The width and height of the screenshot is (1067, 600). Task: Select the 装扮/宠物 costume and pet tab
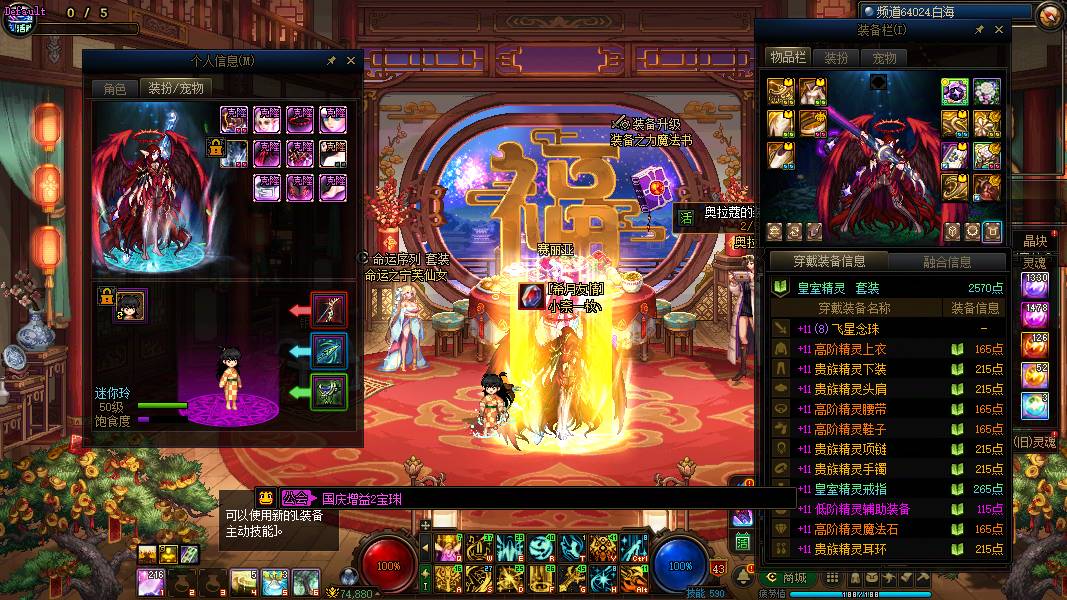(x=175, y=88)
